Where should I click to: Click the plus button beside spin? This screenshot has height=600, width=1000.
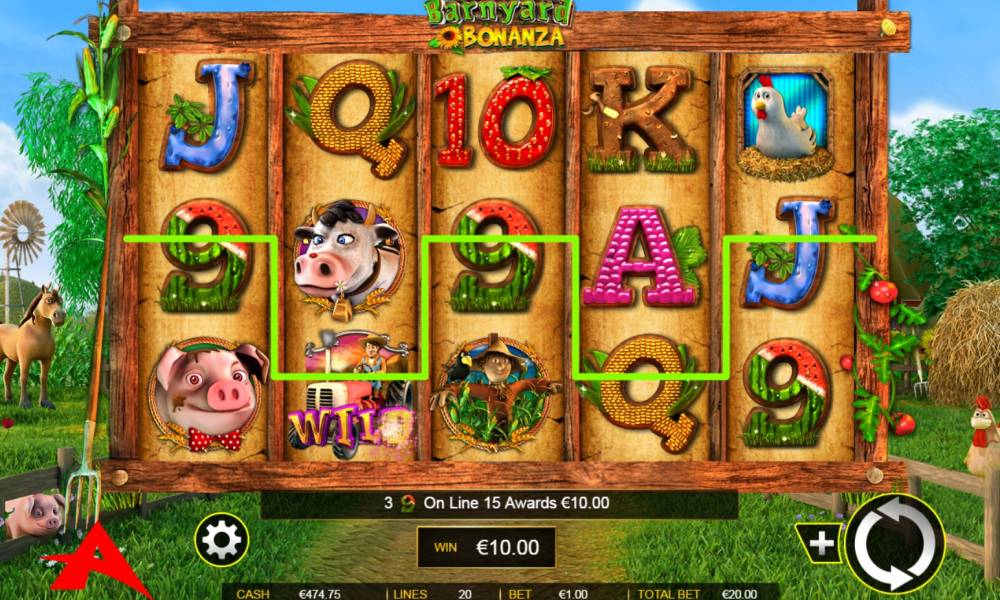(x=821, y=543)
